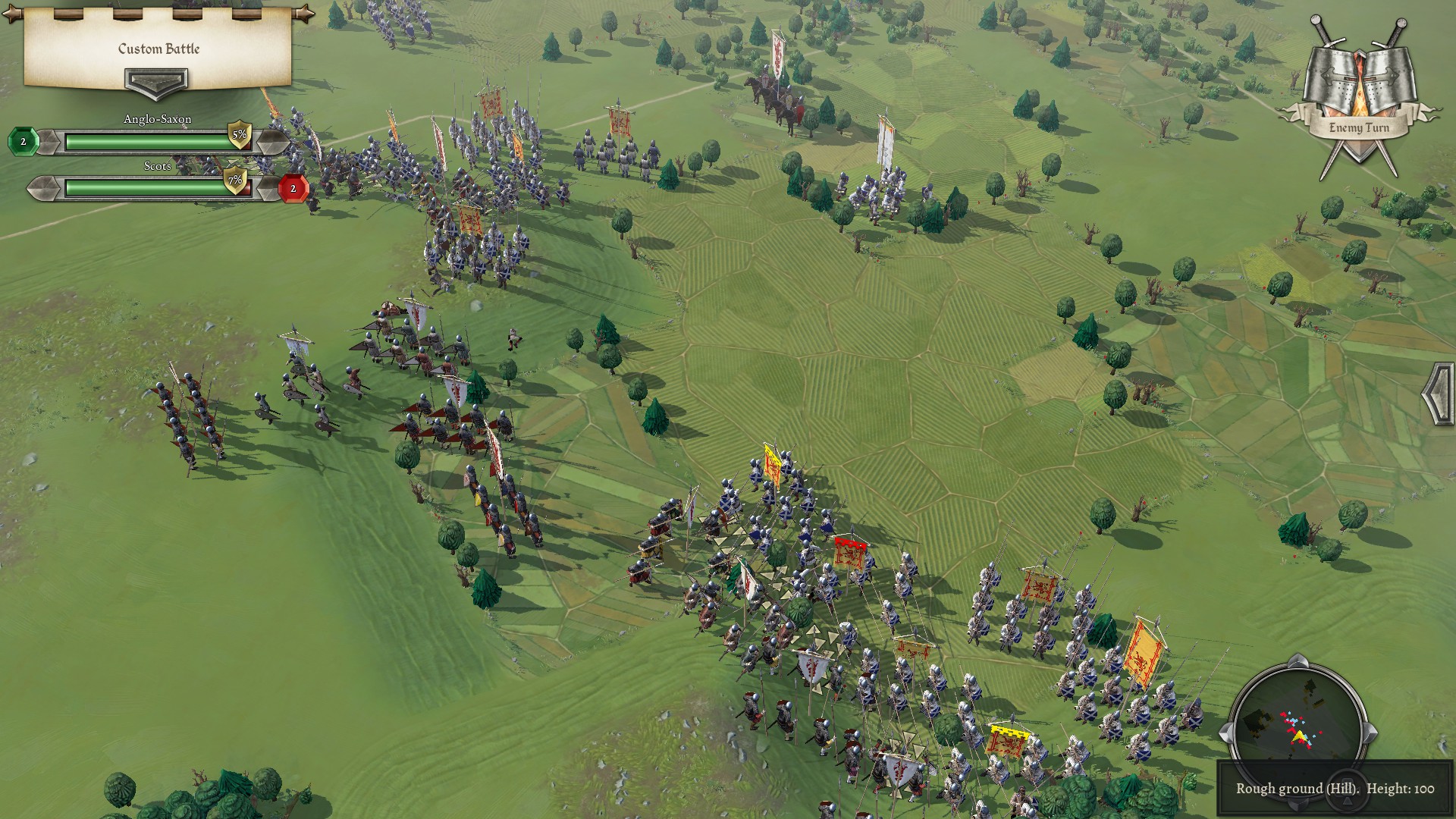
Task: Click the circular battlefield minimap
Action: click(x=1298, y=729)
